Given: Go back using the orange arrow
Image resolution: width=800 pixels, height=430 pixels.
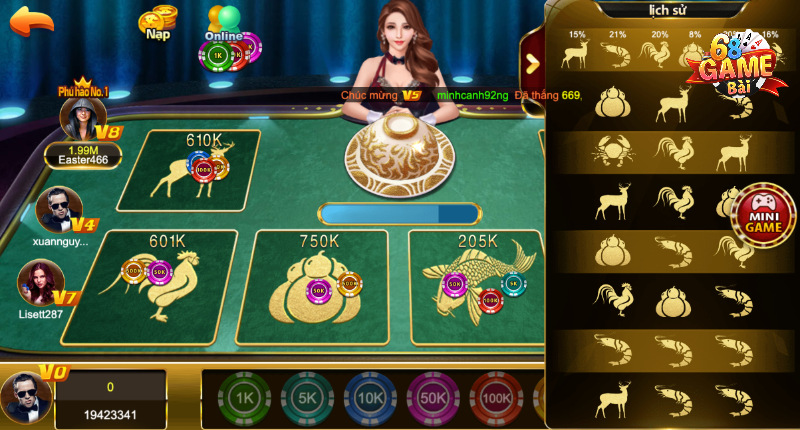Looking at the screenshot, I should 31,20.
